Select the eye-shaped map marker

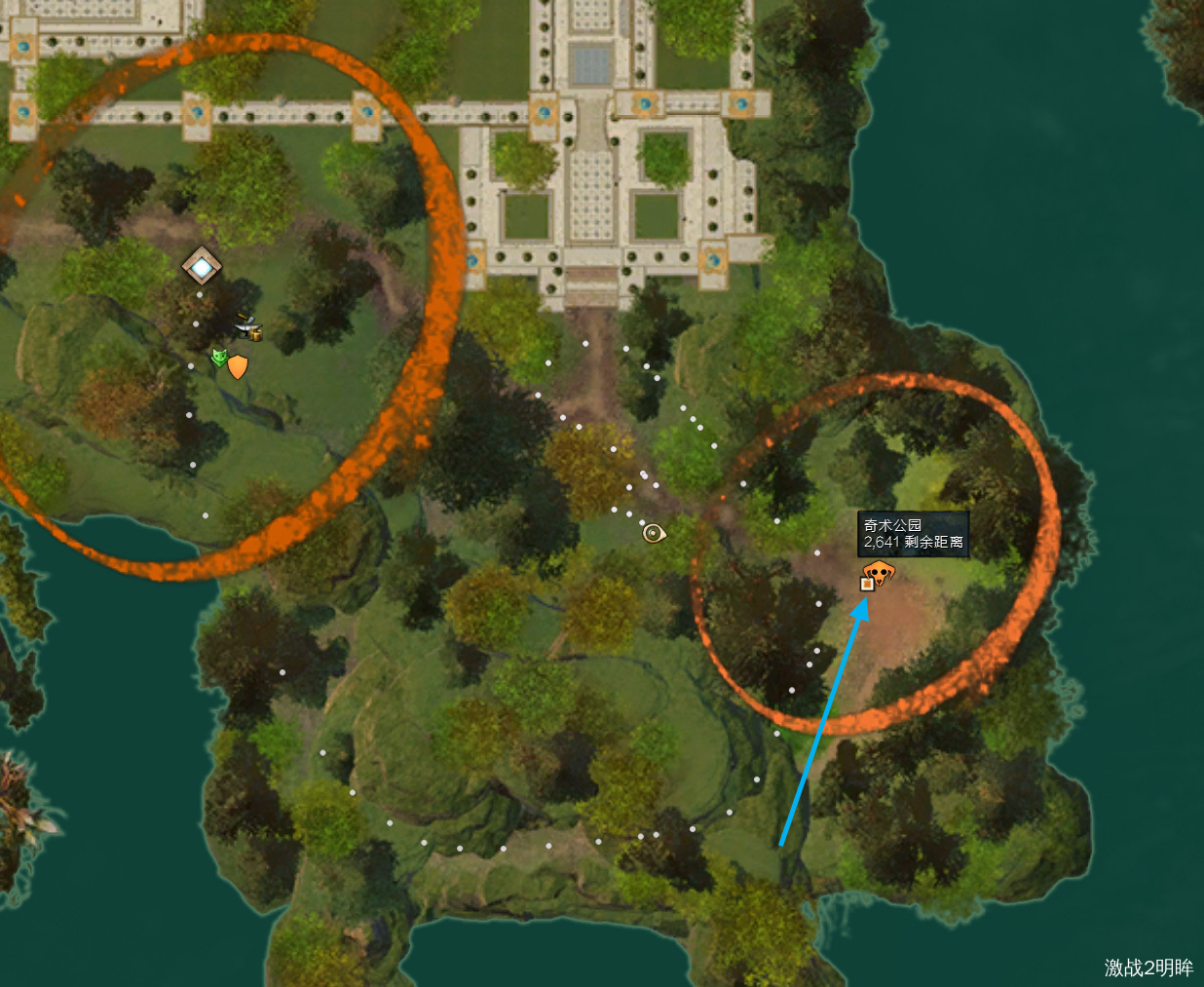(654, 533)
